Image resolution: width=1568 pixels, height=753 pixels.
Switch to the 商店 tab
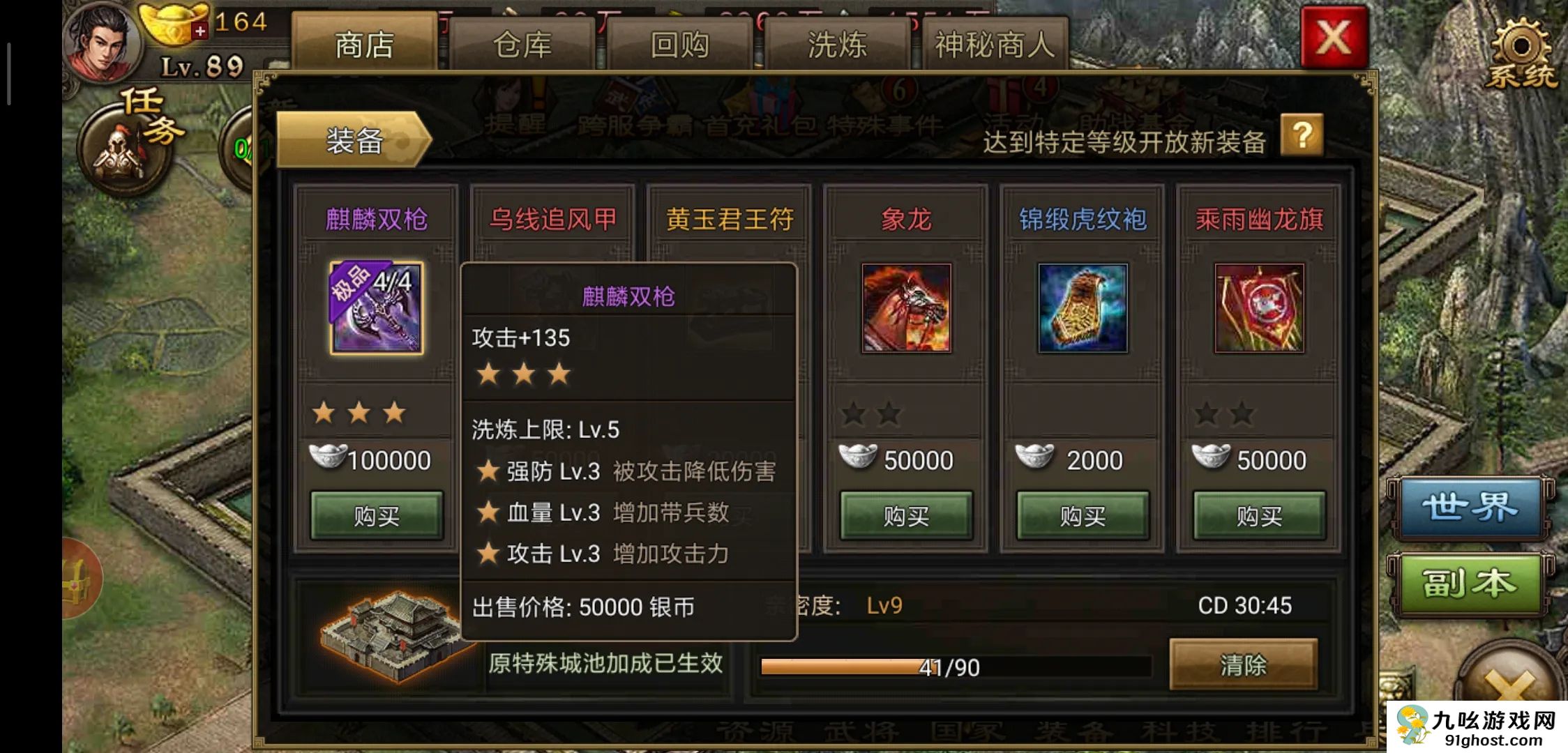(x=364, y=45)
